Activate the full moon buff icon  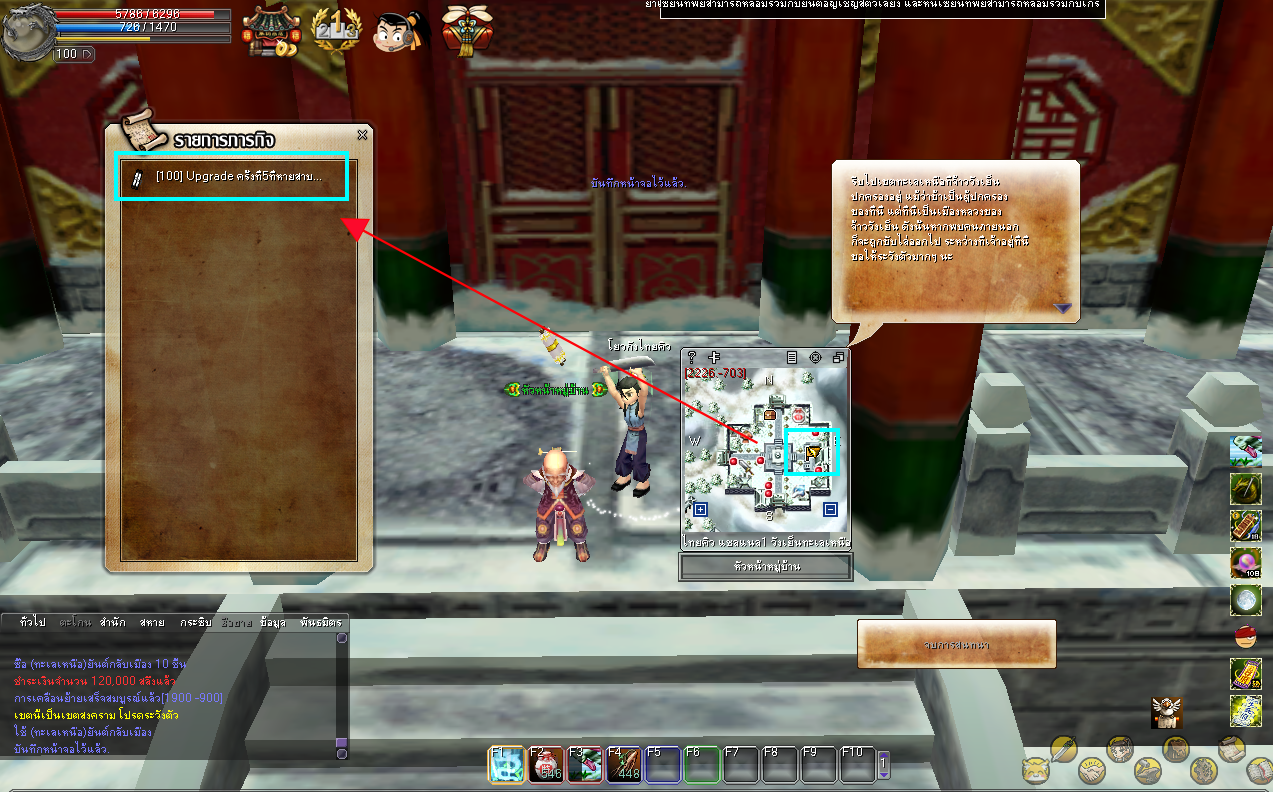point(1245,600)
